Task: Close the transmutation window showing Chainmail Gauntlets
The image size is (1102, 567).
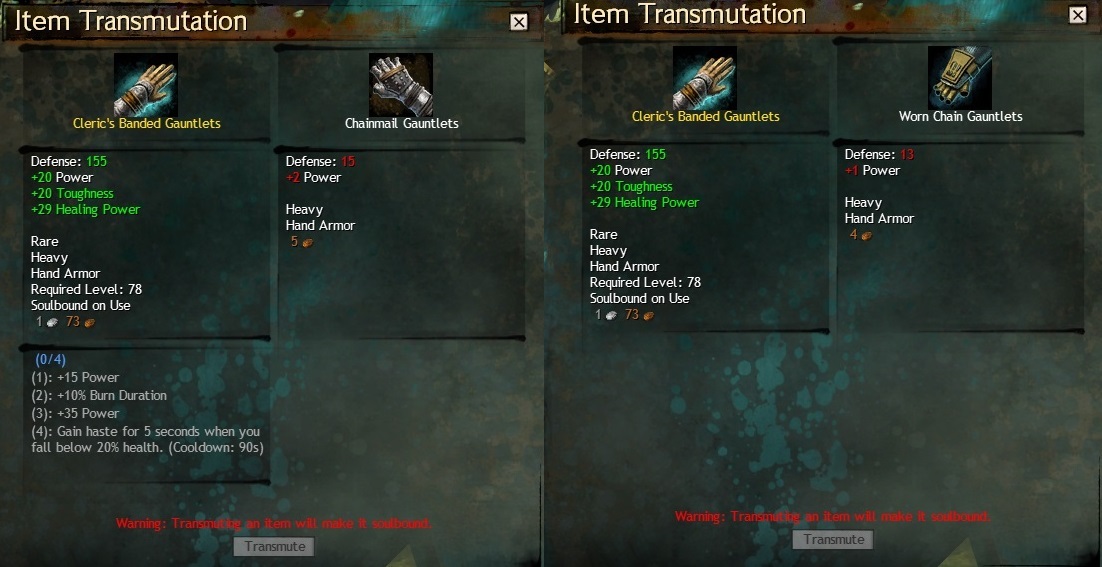Action: pyautogui.click(x=518, y=22)
